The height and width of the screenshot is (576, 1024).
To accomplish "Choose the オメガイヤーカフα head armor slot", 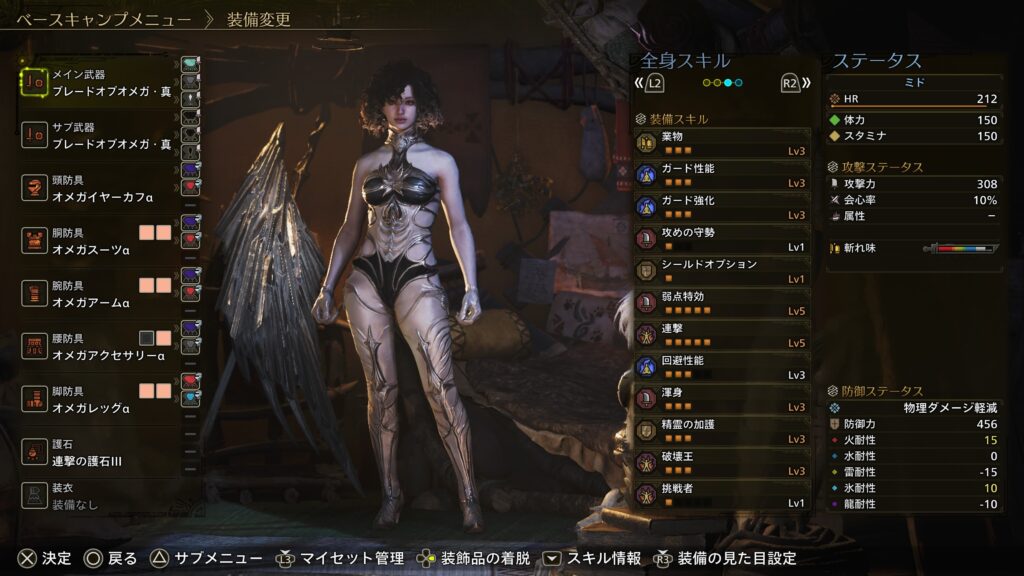I will tap(100, 188).
